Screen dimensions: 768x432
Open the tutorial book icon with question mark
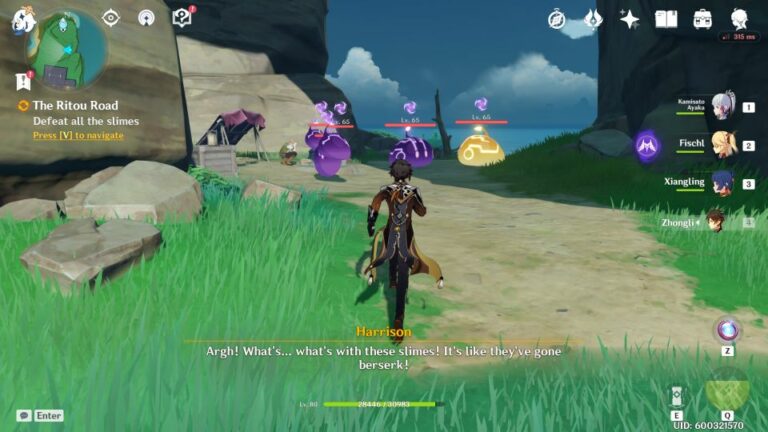(181, 18)
